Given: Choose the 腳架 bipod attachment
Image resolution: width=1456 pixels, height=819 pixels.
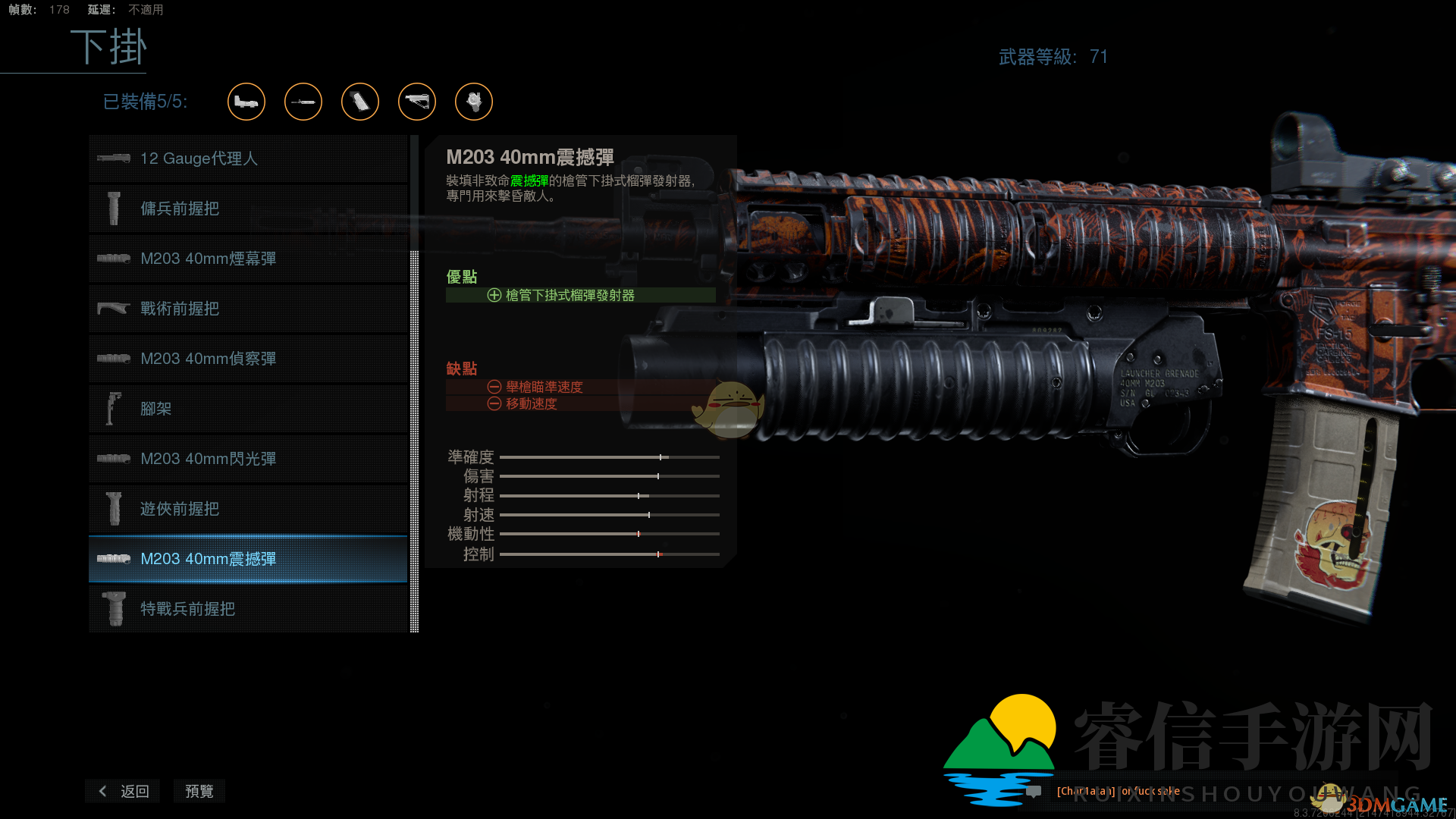Looking at the screenshot, I should click(248, 409).
